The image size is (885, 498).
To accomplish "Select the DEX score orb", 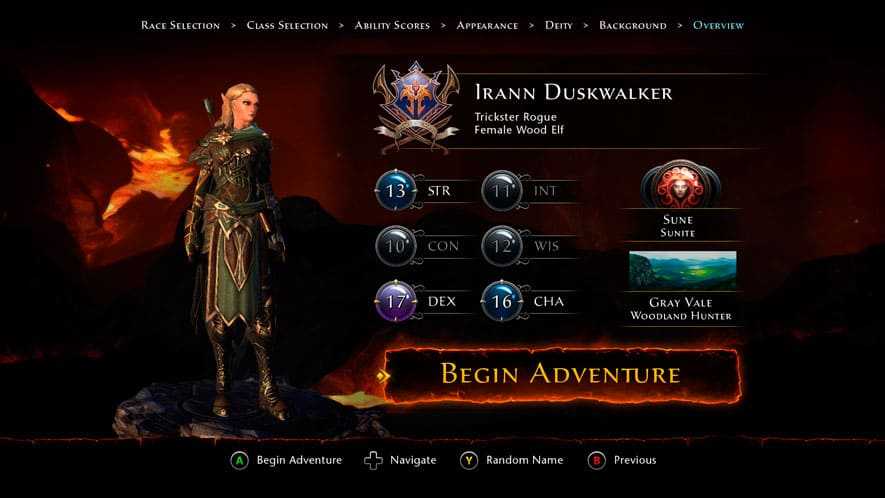I will tap(395, 301).
